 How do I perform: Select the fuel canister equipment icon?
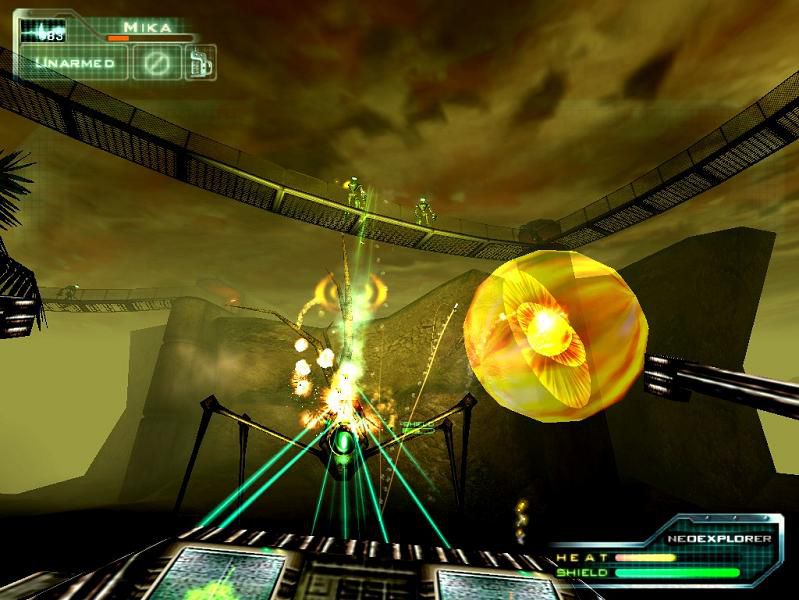click(x=201, y=61)
